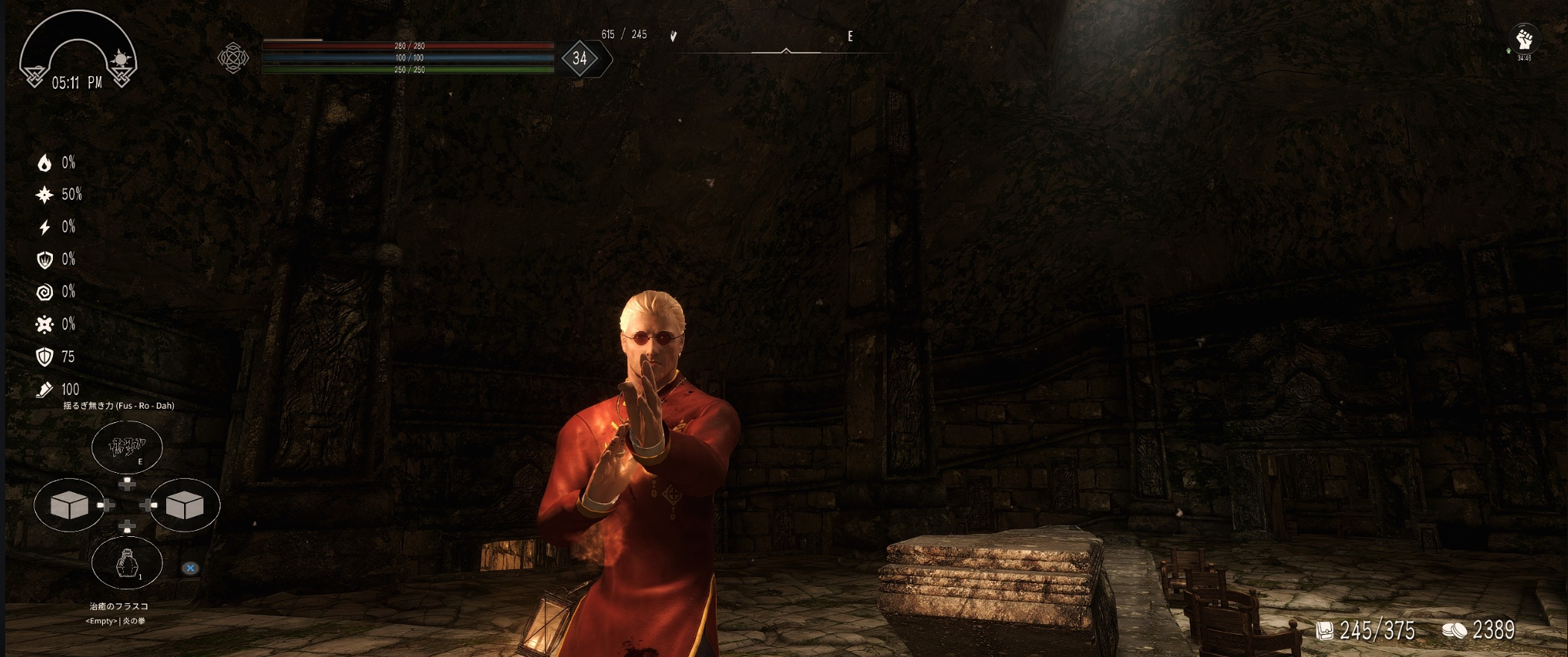Viewport: 1568px width, 657px height.
Task: Click the level 34 diamond badge
Action: [x=580, y=58]
